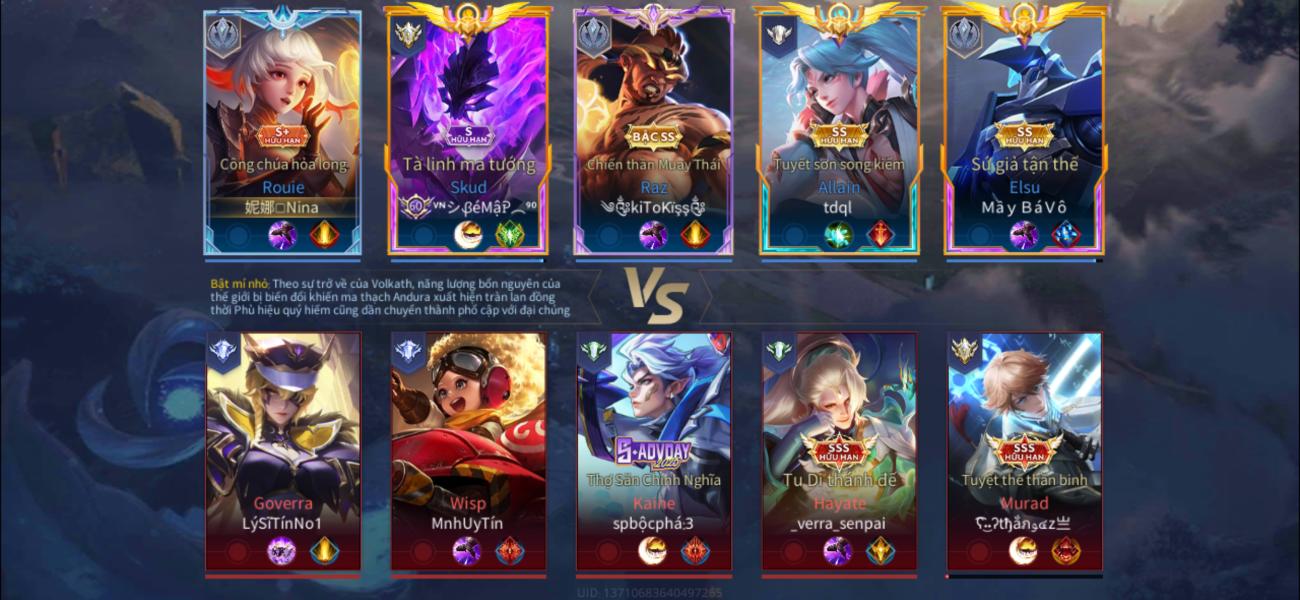The width and height of the screenshot is (1300, 600).
Task: Open Murad's player card
Action: (1024, 450)
